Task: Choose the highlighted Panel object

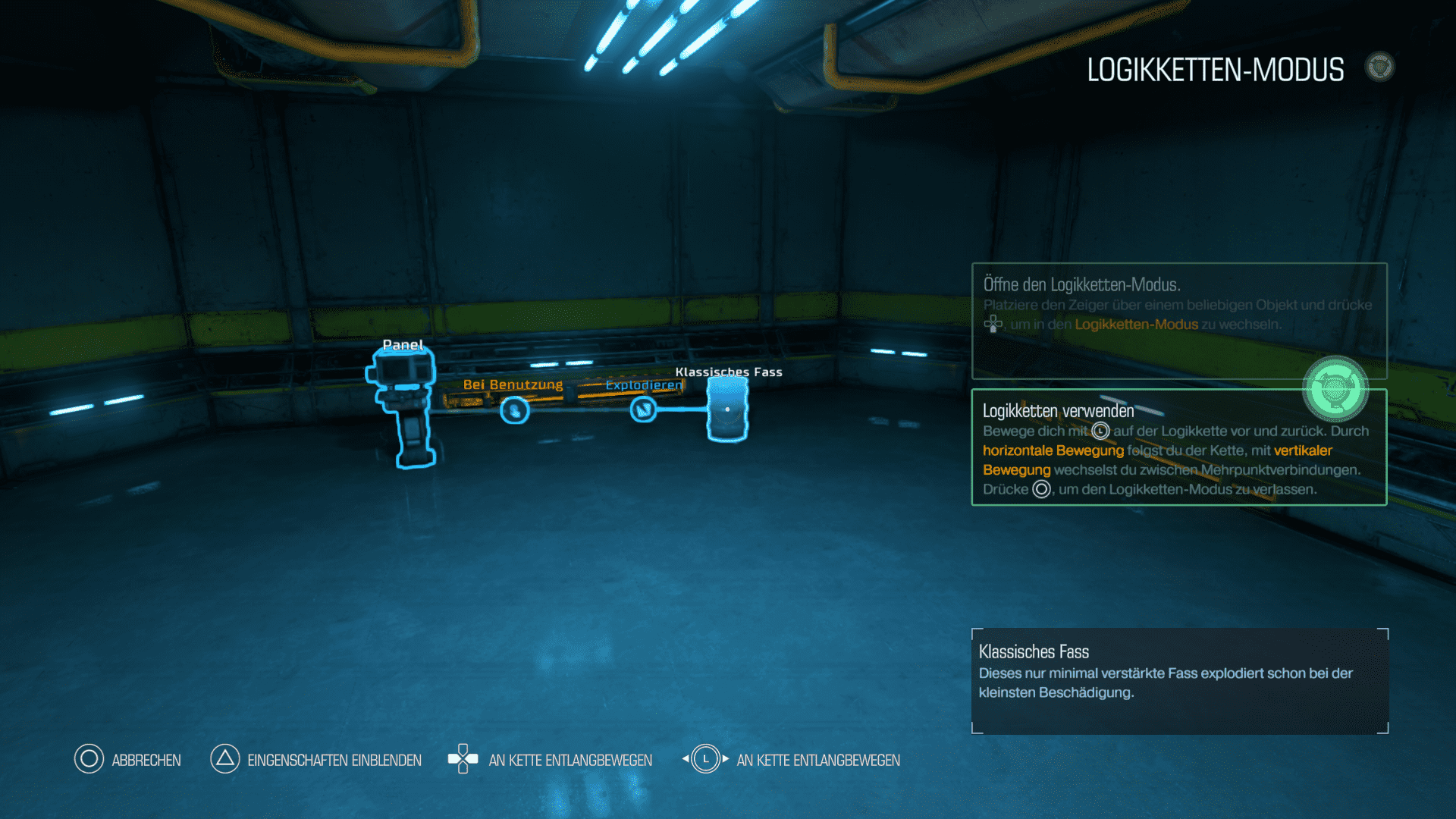Action: coord(402,406)
